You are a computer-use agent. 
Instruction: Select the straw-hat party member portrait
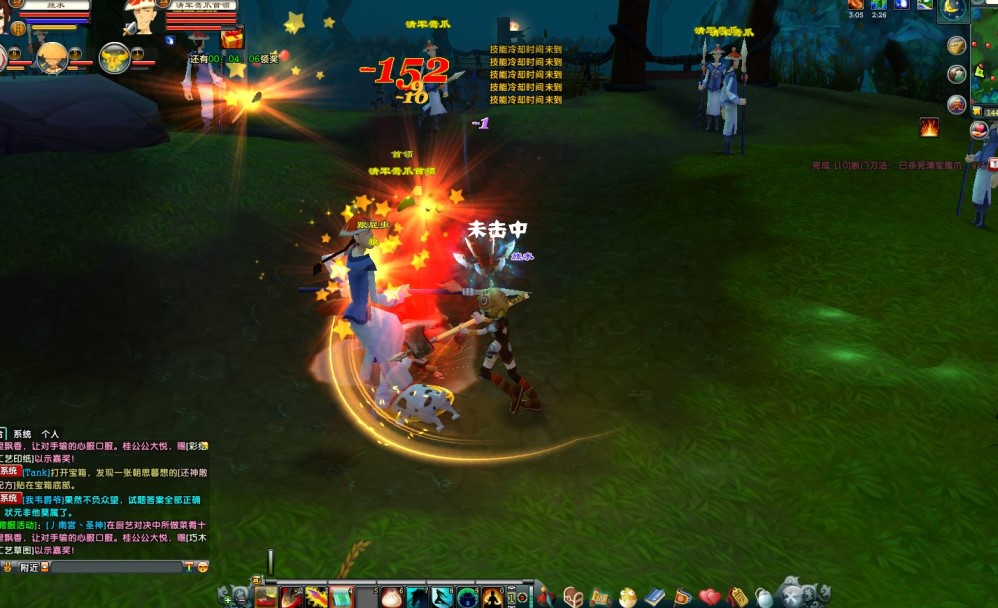(x=50, y=58)
